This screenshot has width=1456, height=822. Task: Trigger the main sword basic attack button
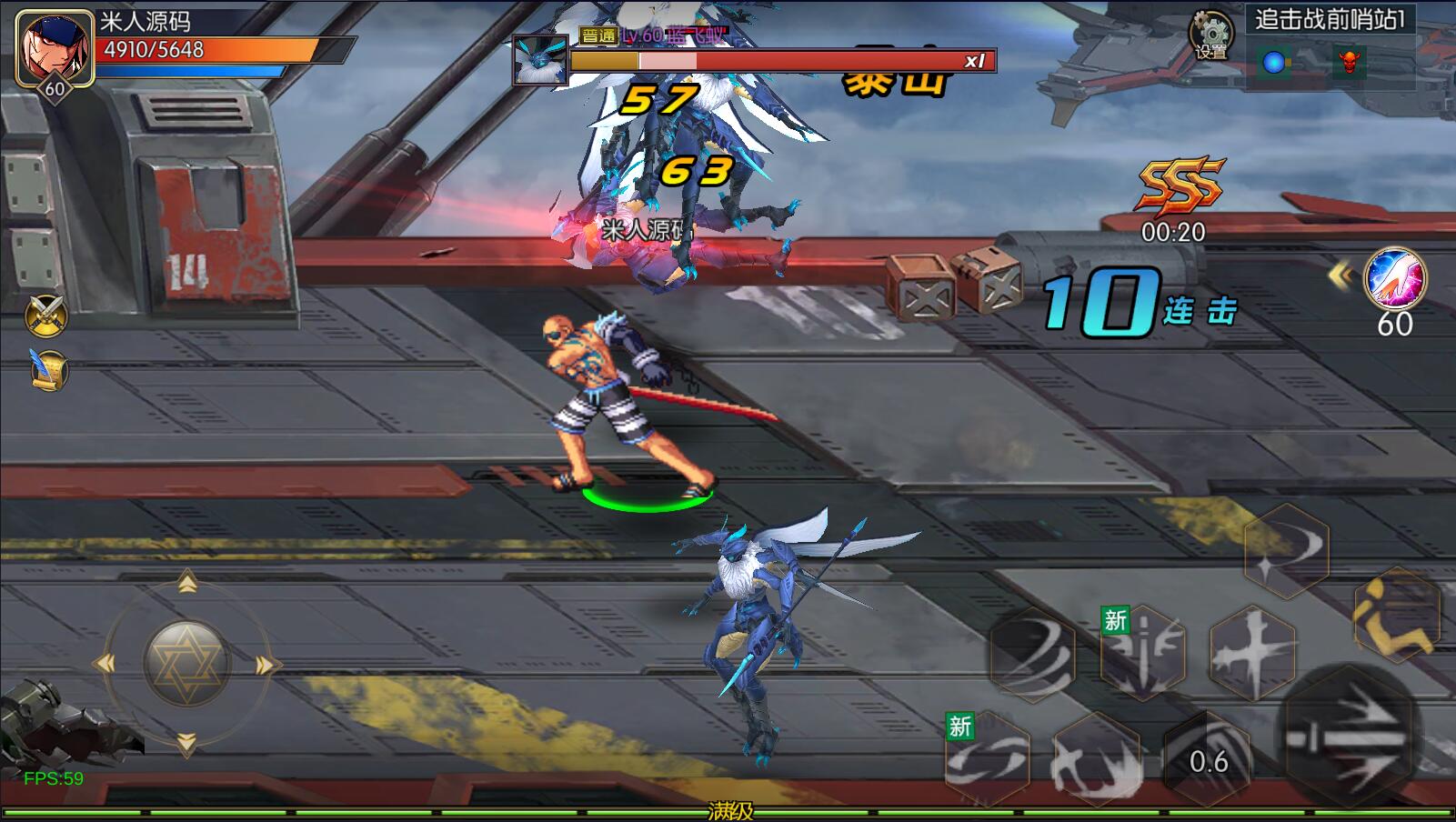point(1347,737)
